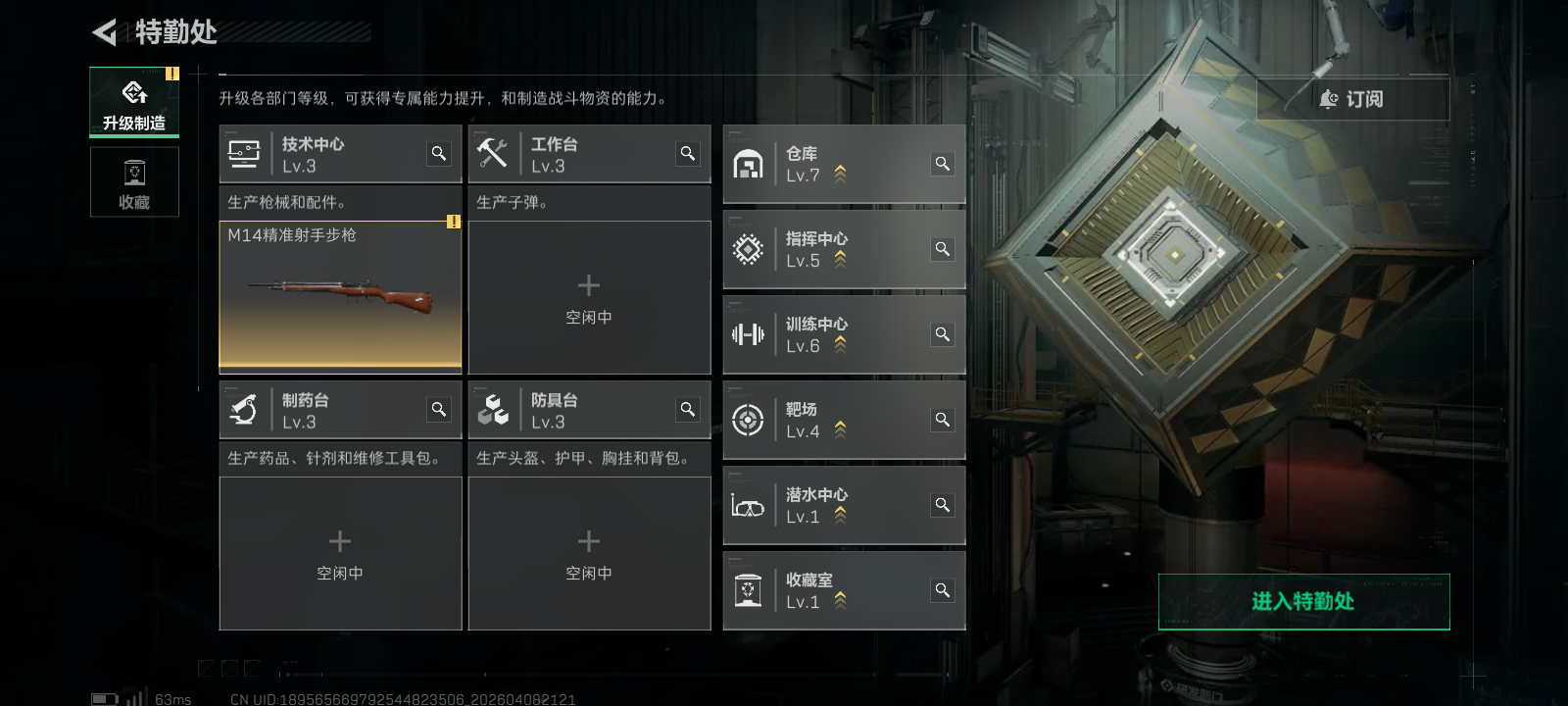Viewport: 1568px width, 706px height.
Task: Select the M14精准射手步枪 production thumbnail
Action: pos(340,294)
